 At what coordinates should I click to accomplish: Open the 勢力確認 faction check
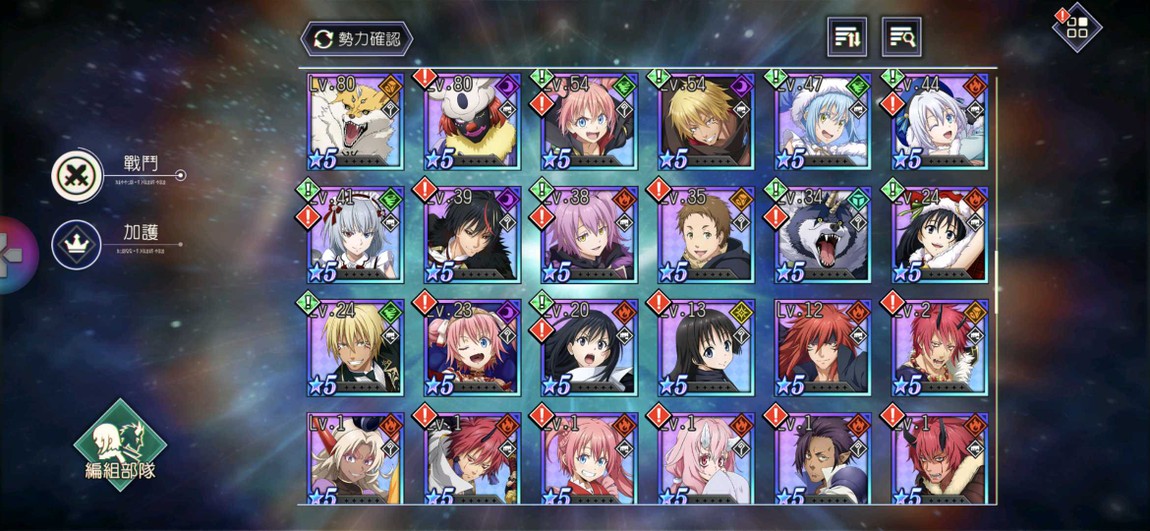coord(357,39)
